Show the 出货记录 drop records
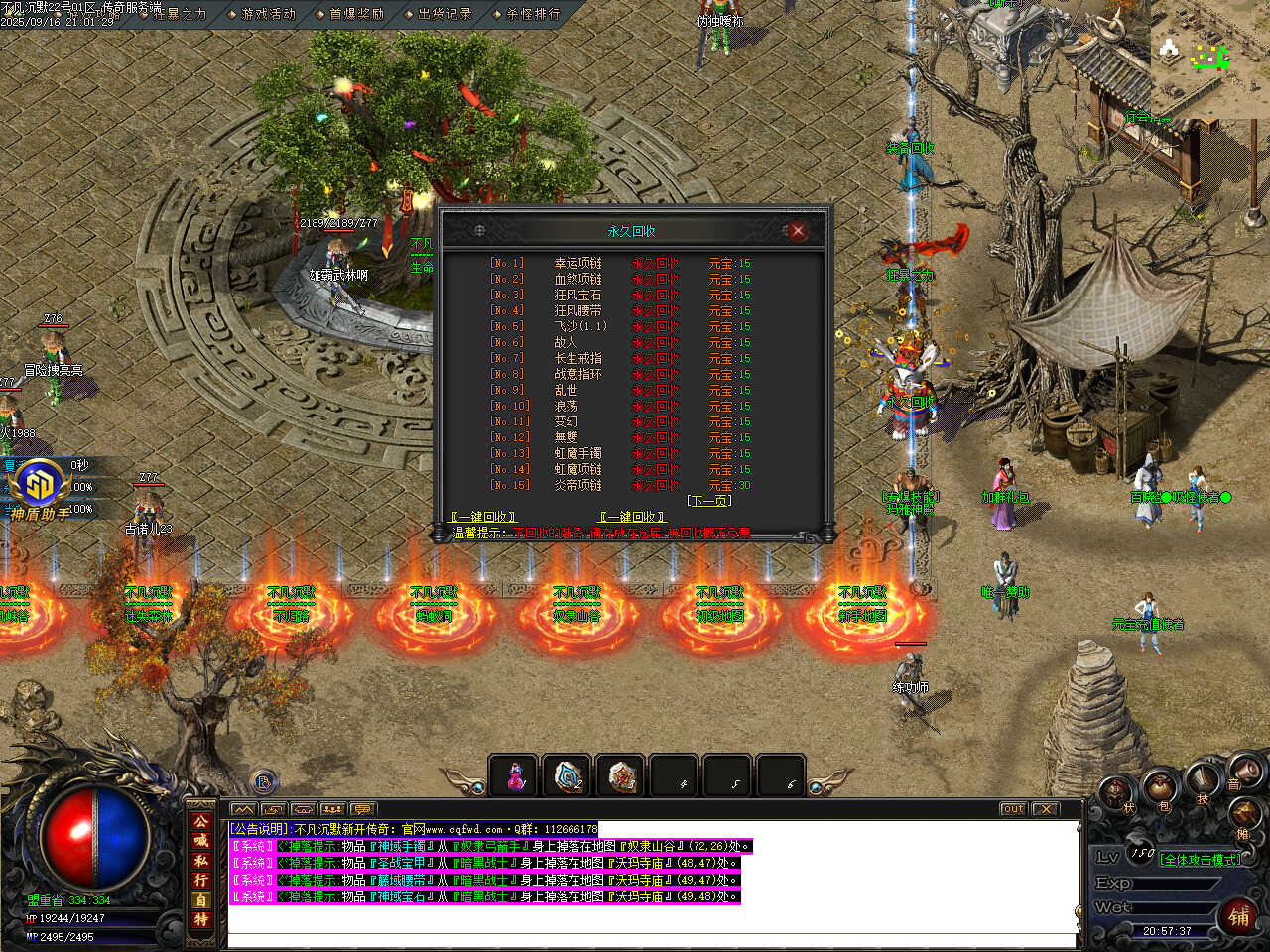 pyautogui.click(x=444, y=14)
